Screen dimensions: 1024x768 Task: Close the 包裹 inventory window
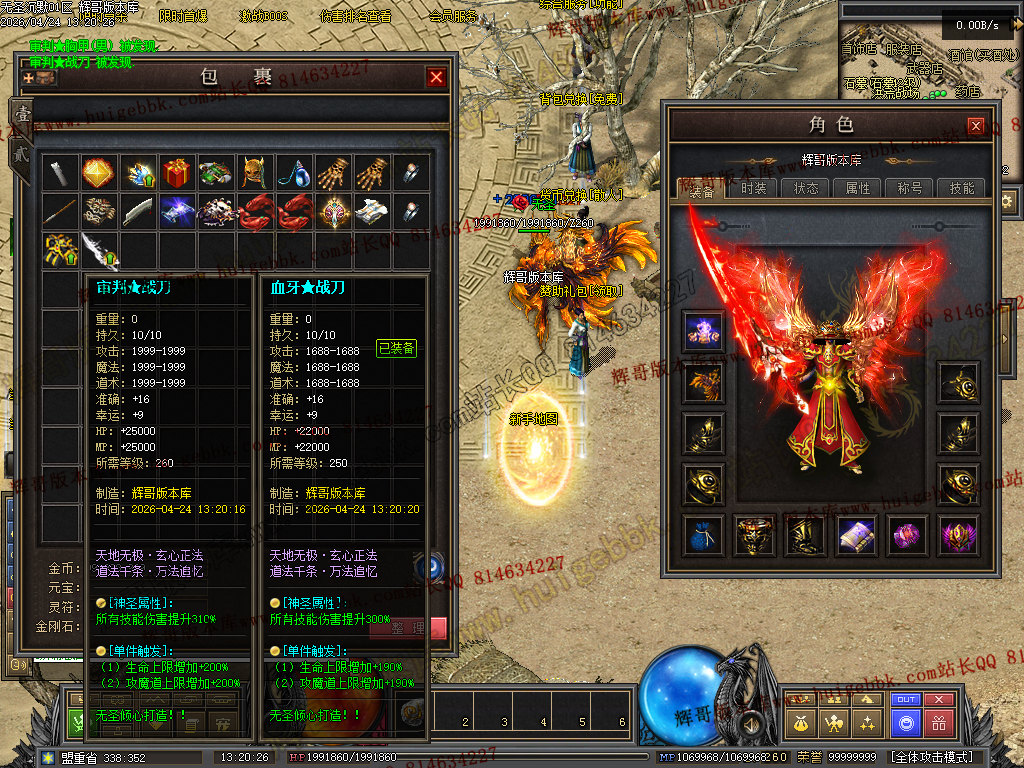[436, 77]
